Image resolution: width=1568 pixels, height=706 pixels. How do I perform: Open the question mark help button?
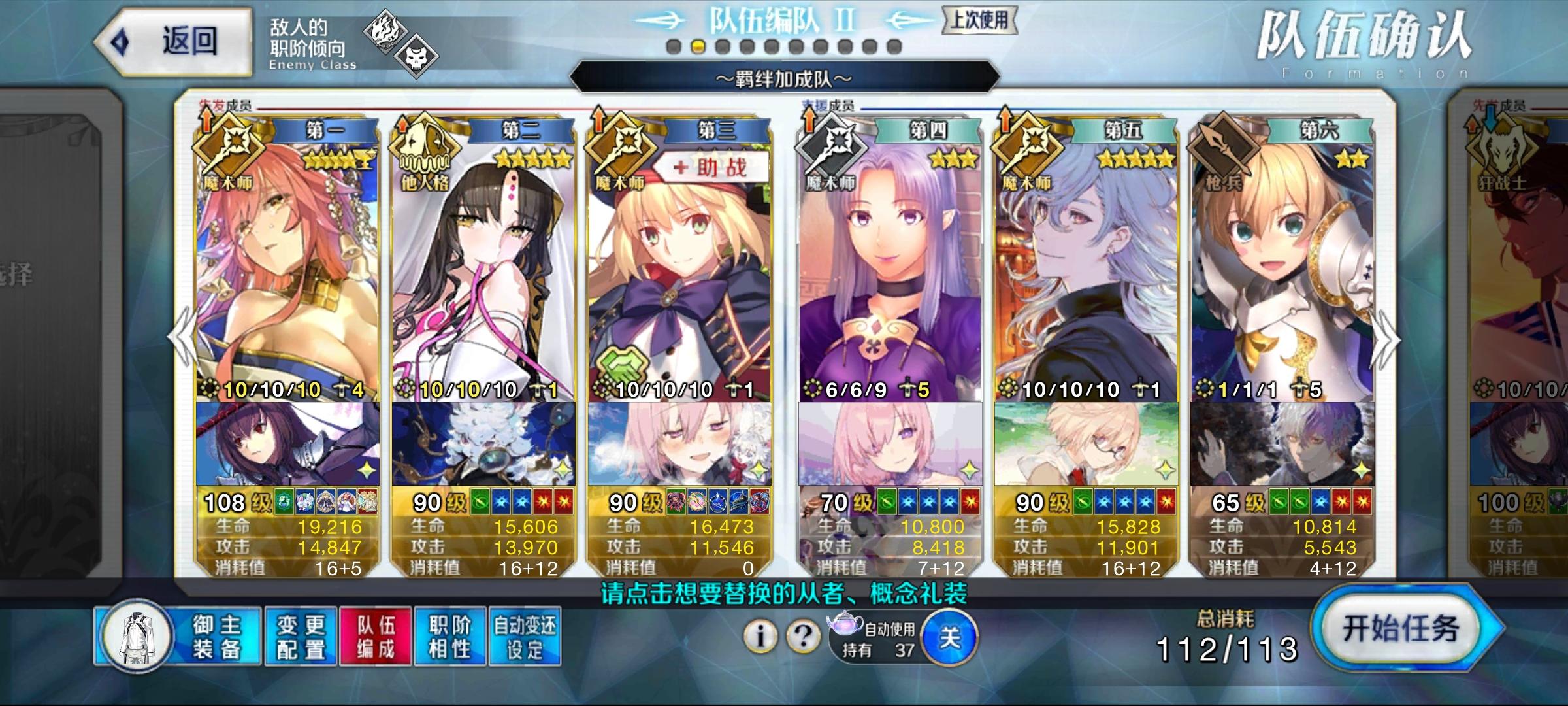(x=803, y=635)
